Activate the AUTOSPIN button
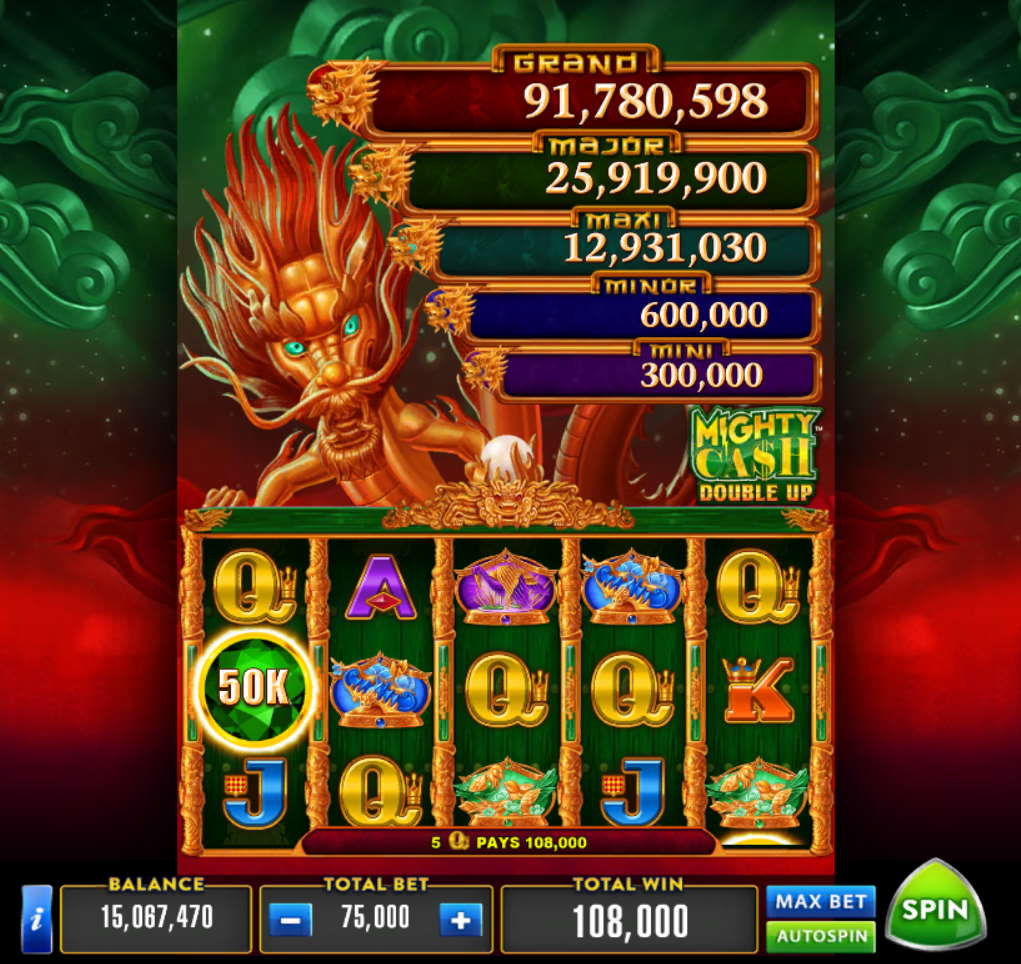1021x964 pixels. tap(820, 937)
